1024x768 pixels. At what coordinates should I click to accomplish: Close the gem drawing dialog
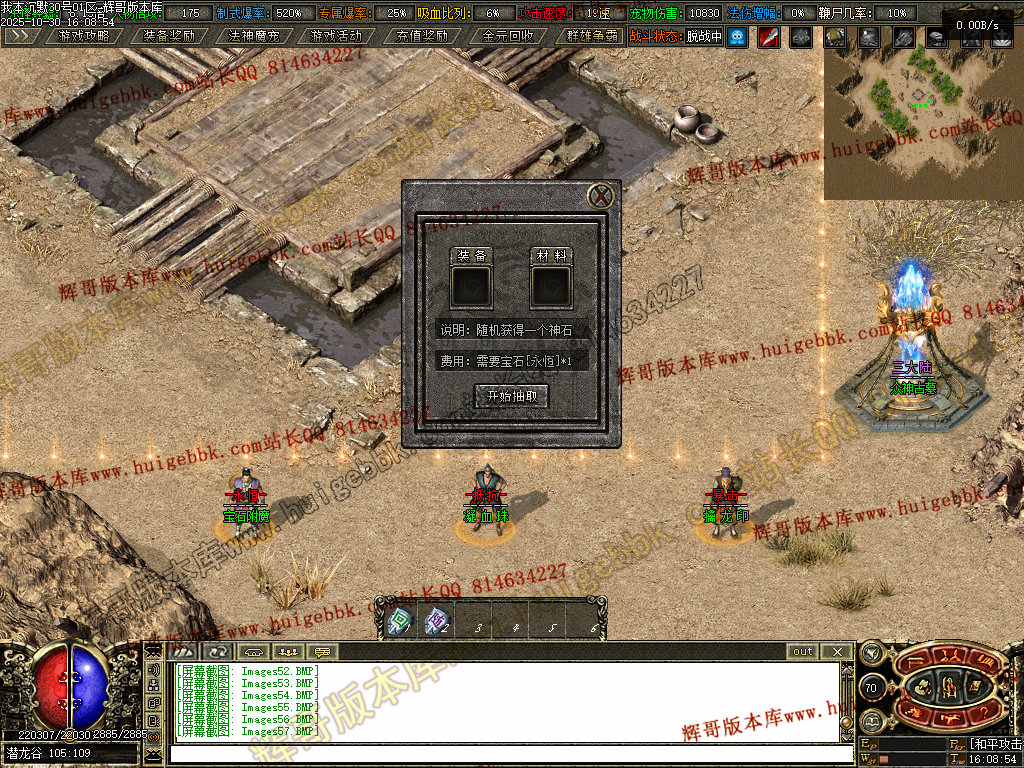pos(600,196)
